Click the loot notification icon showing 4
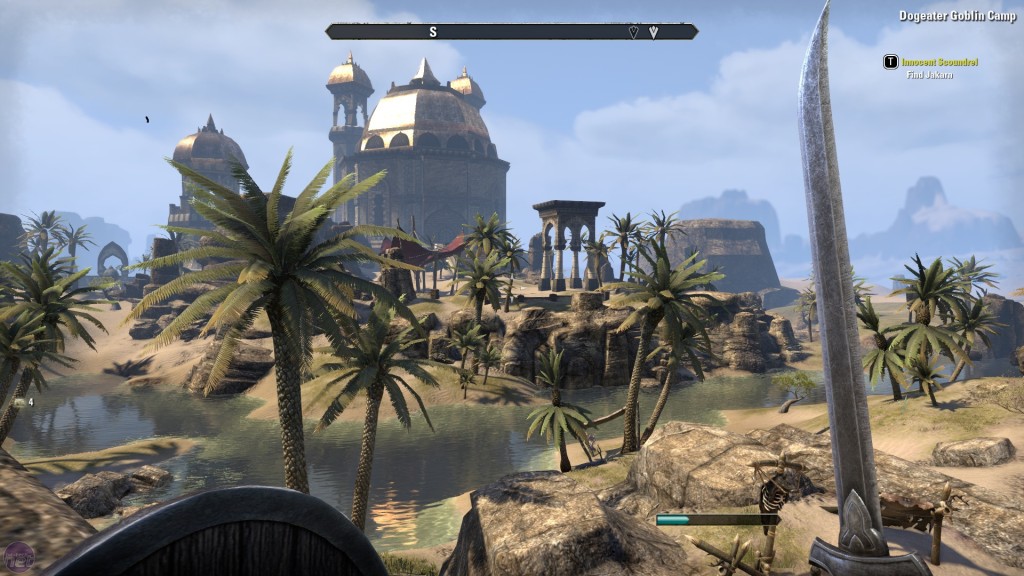1024x576 pixels. click(x=20, y=402)
